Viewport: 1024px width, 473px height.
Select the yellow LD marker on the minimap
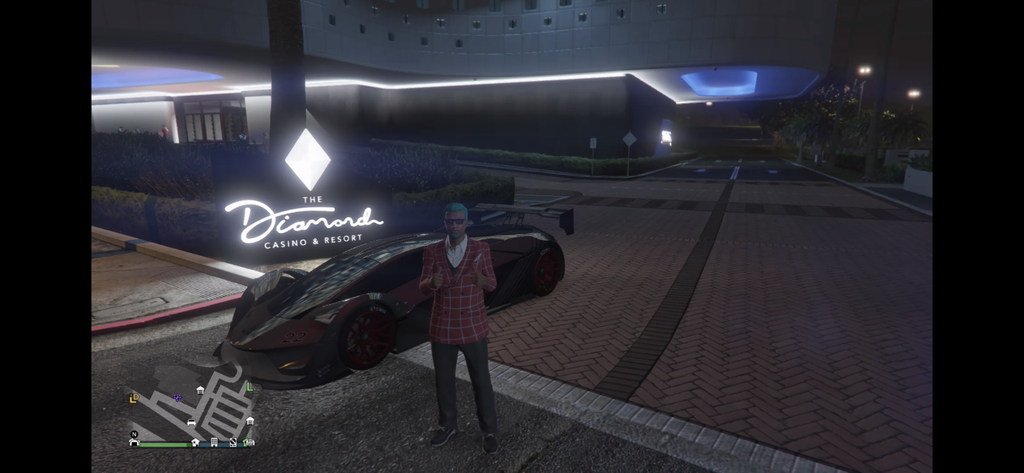pos(133,398)
